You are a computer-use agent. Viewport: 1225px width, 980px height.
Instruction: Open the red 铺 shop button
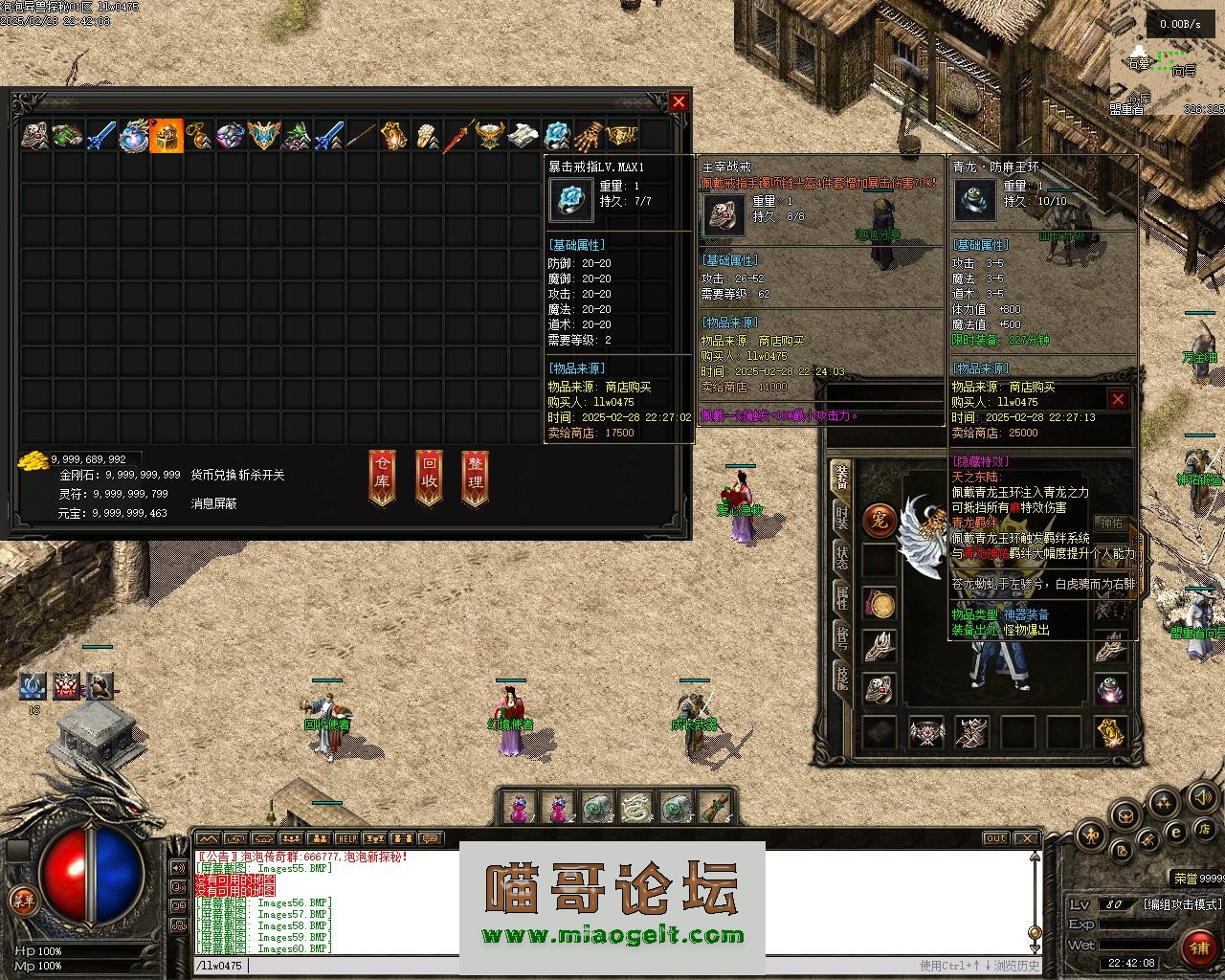(x=1198, y=947)
